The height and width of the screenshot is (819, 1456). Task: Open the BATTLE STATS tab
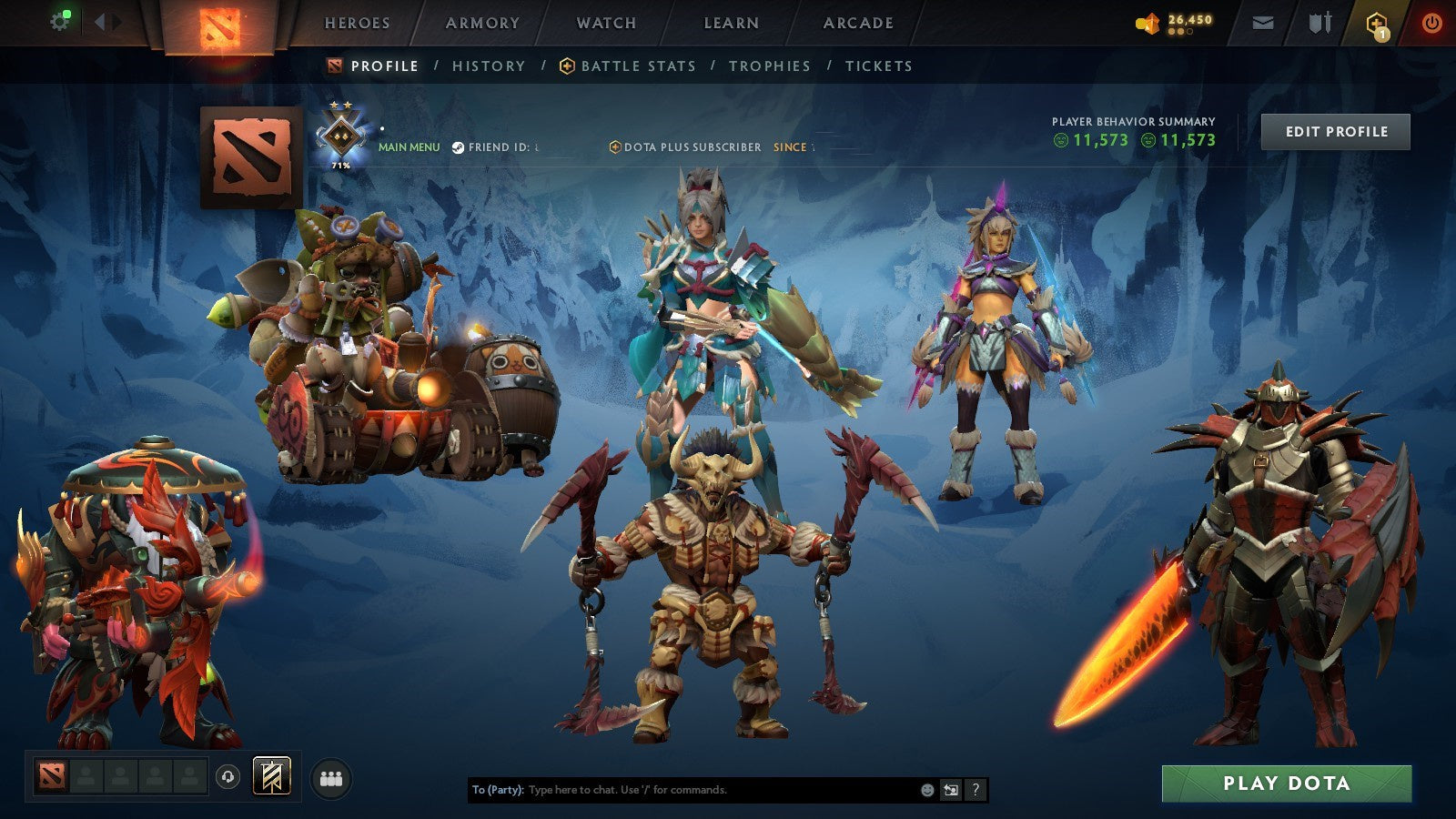pyautogui.click(x=637, y=66)
